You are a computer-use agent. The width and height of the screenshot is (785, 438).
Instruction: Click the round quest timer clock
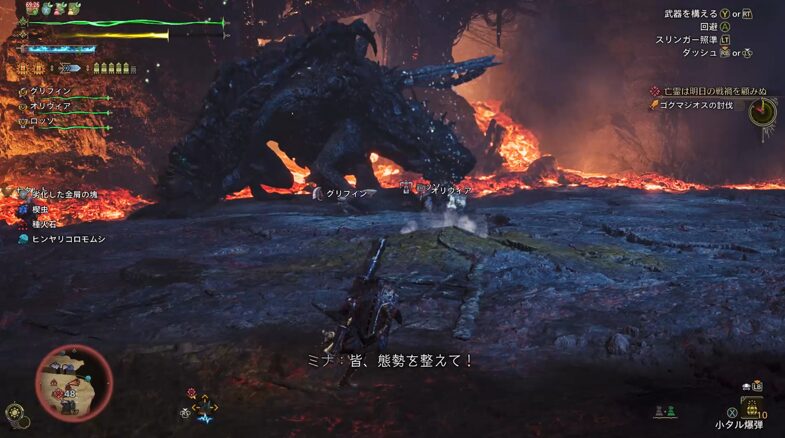[763, 111]
